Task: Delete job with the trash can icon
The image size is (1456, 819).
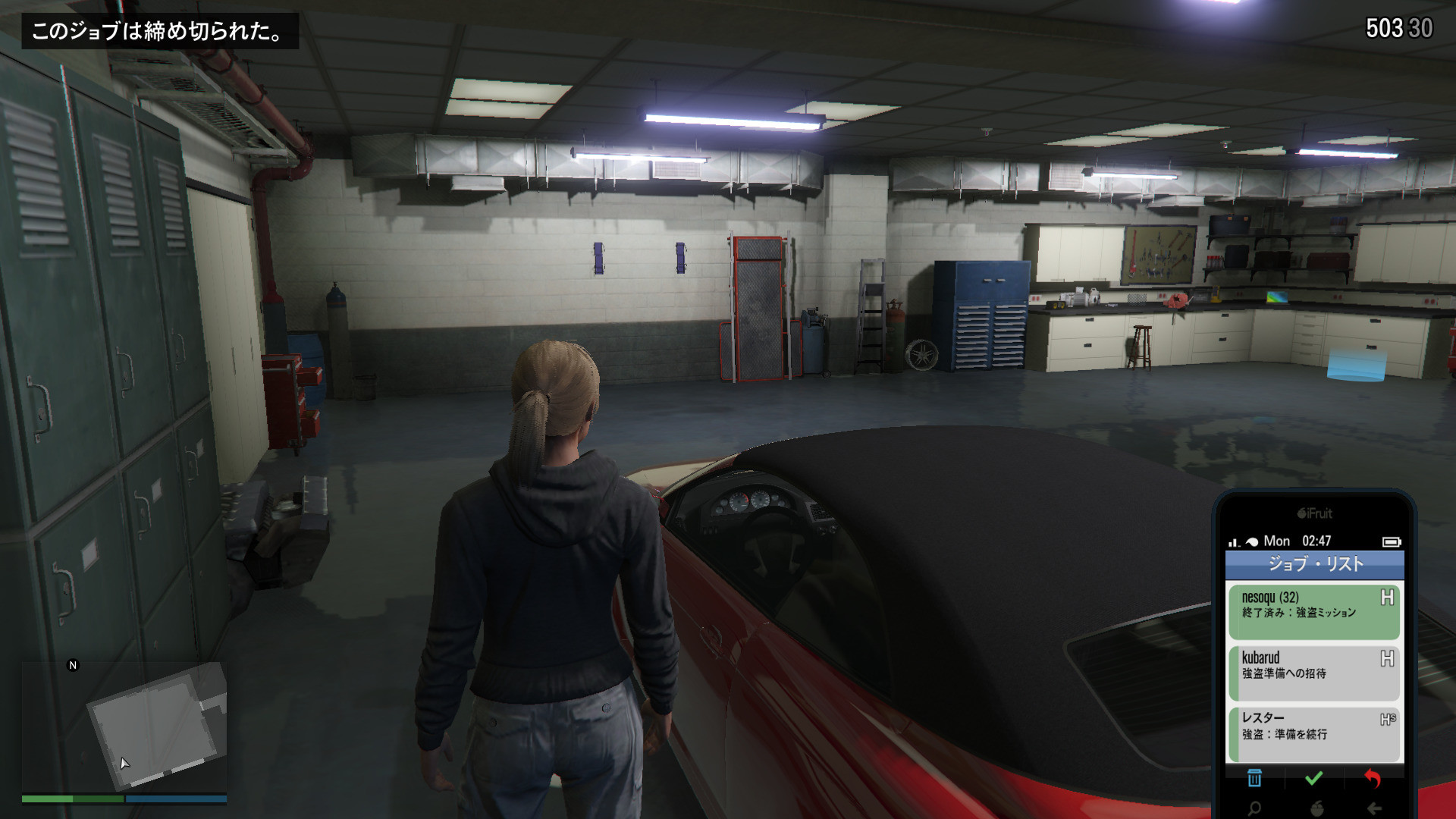Action: coord(1254,778)
